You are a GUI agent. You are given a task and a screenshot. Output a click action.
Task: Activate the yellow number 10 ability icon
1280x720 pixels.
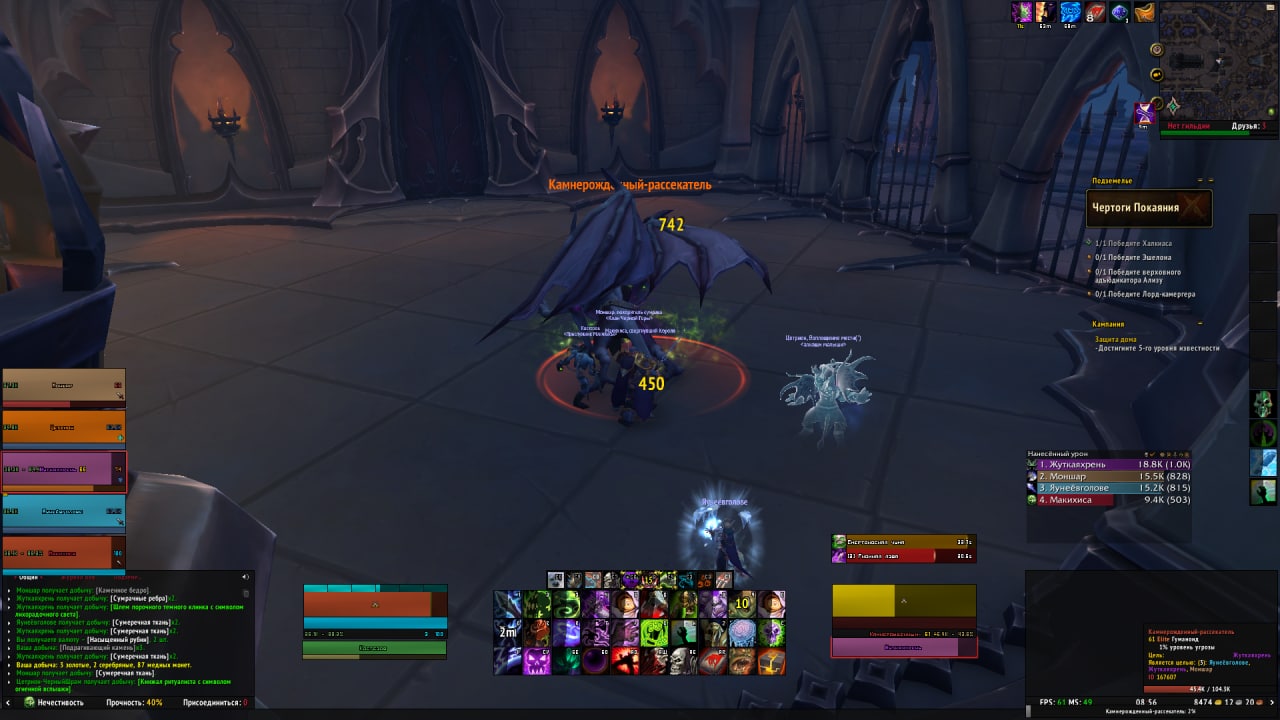point(742,604)
